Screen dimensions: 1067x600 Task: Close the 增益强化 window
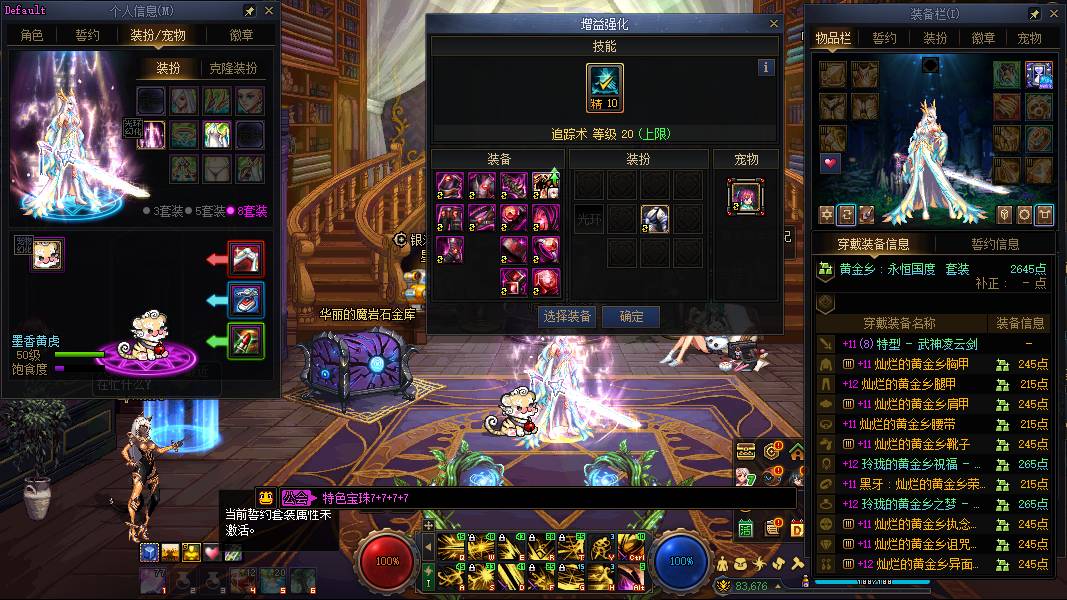[x=773, y=24]
